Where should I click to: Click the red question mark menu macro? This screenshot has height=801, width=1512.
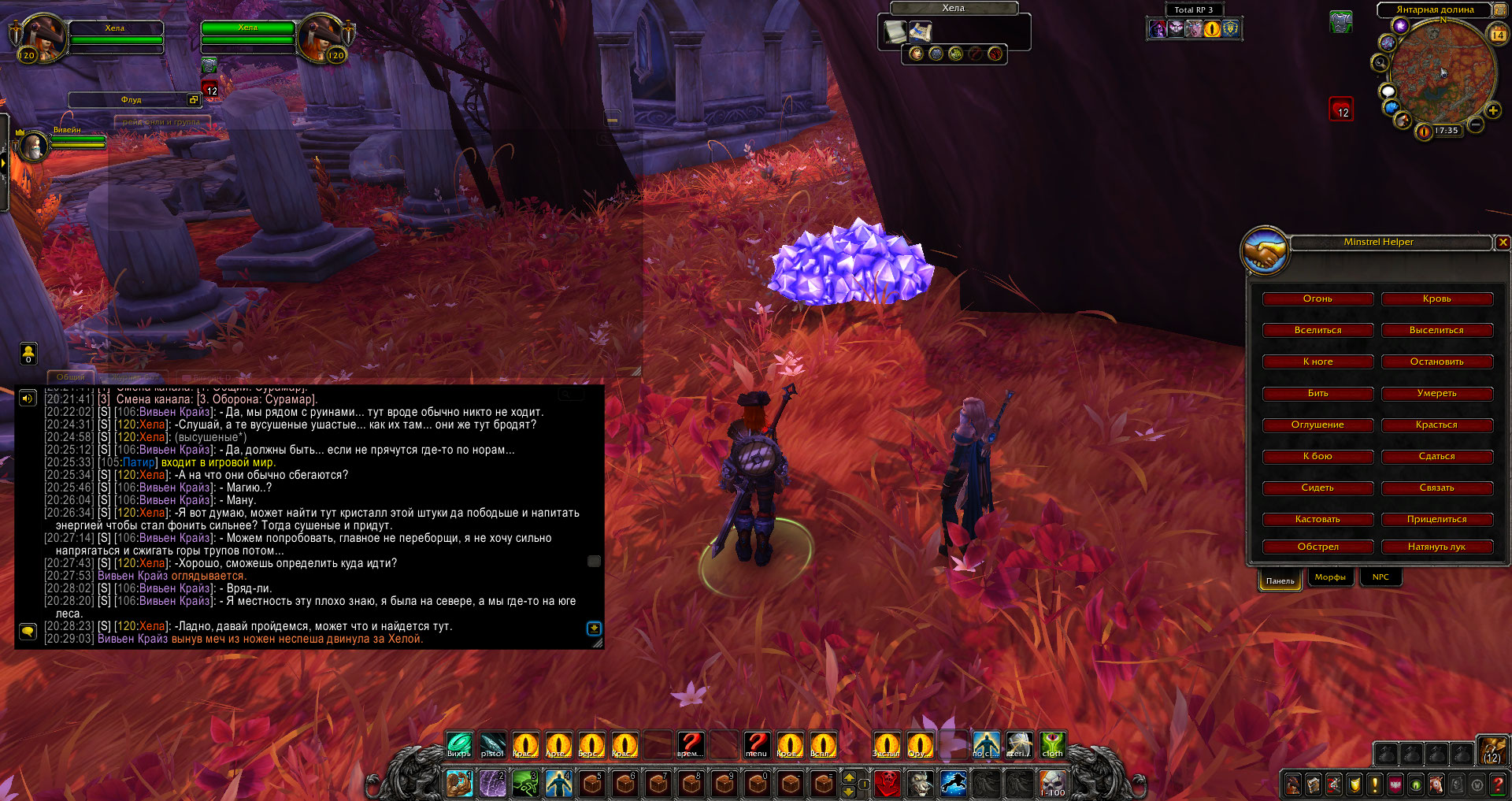[756, 744]
